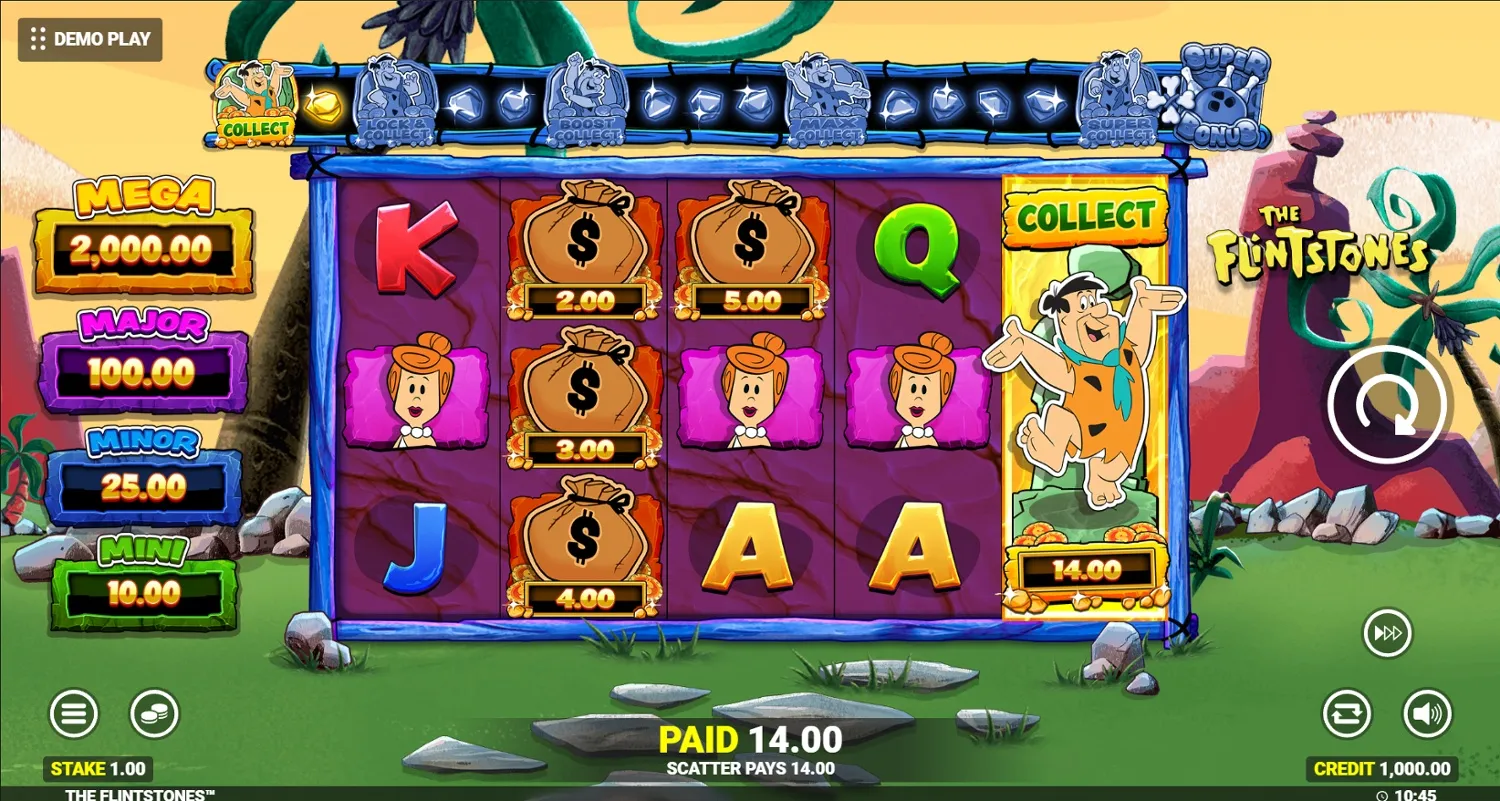Select the Demo Play label
This screenshot has width=1500, height=801.
coord(103,40)
